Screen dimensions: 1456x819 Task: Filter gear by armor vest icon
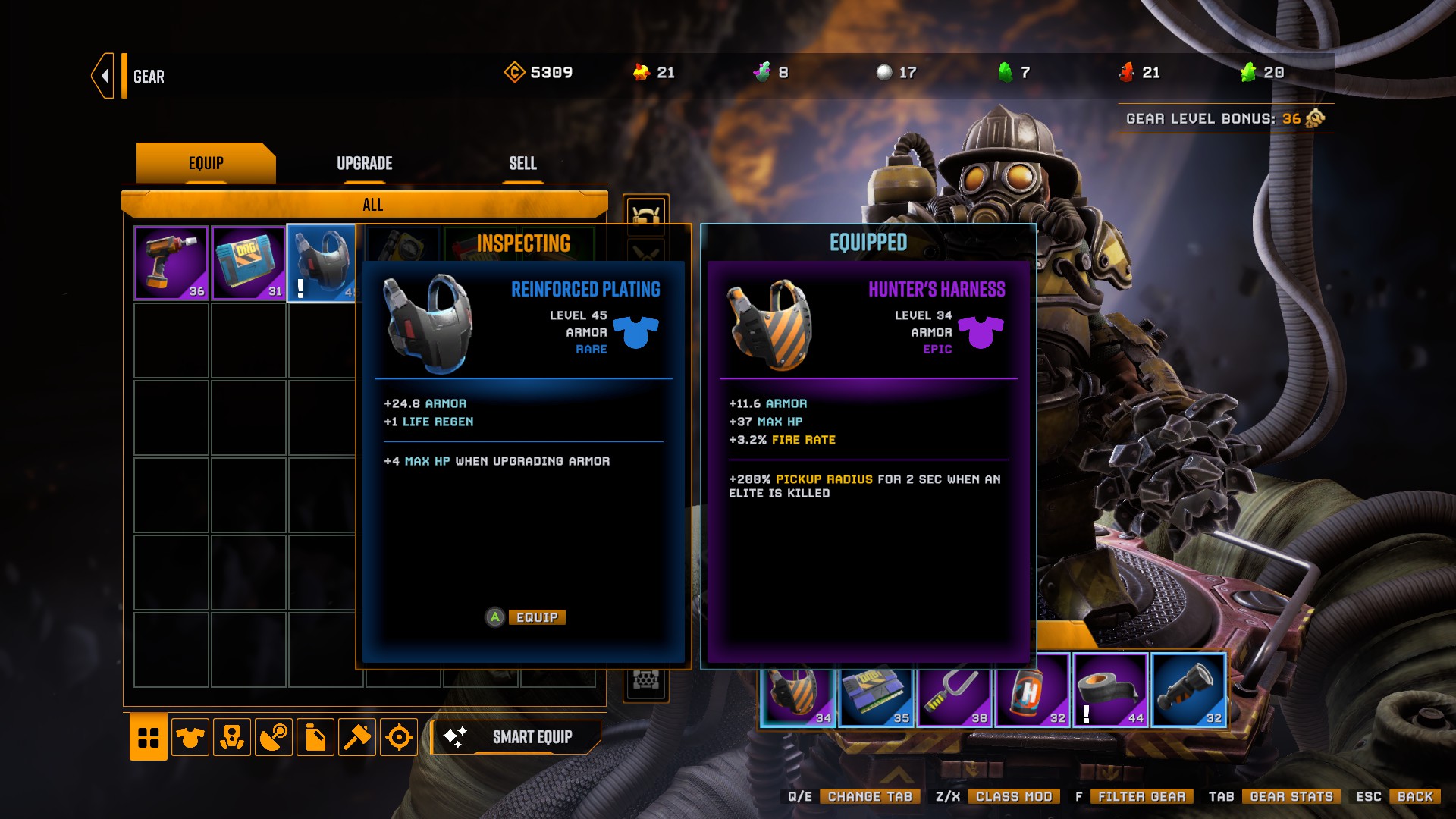pyautogui.click(x=190, y=736)
